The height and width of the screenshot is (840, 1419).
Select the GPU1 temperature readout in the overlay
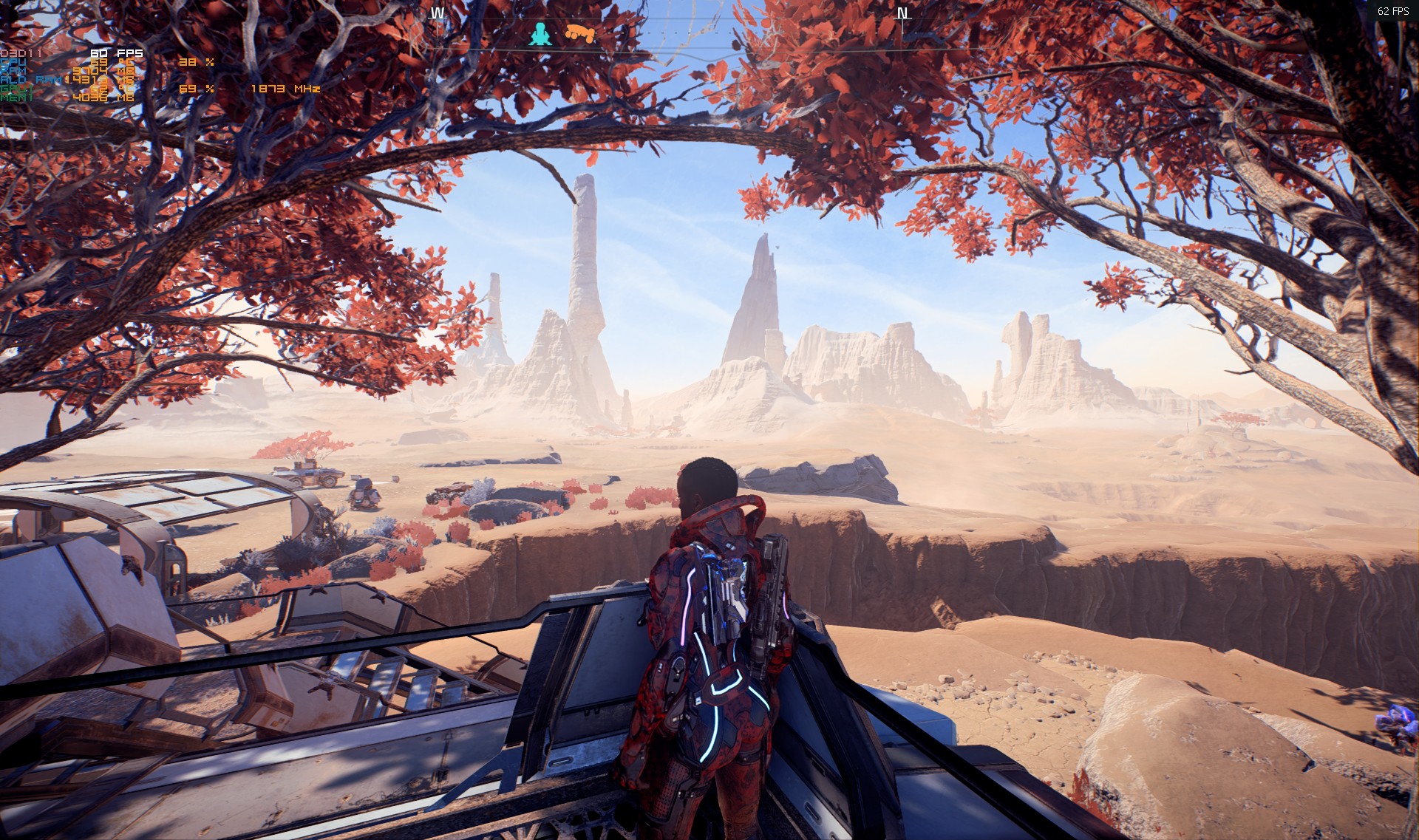[x=100, y=89]
